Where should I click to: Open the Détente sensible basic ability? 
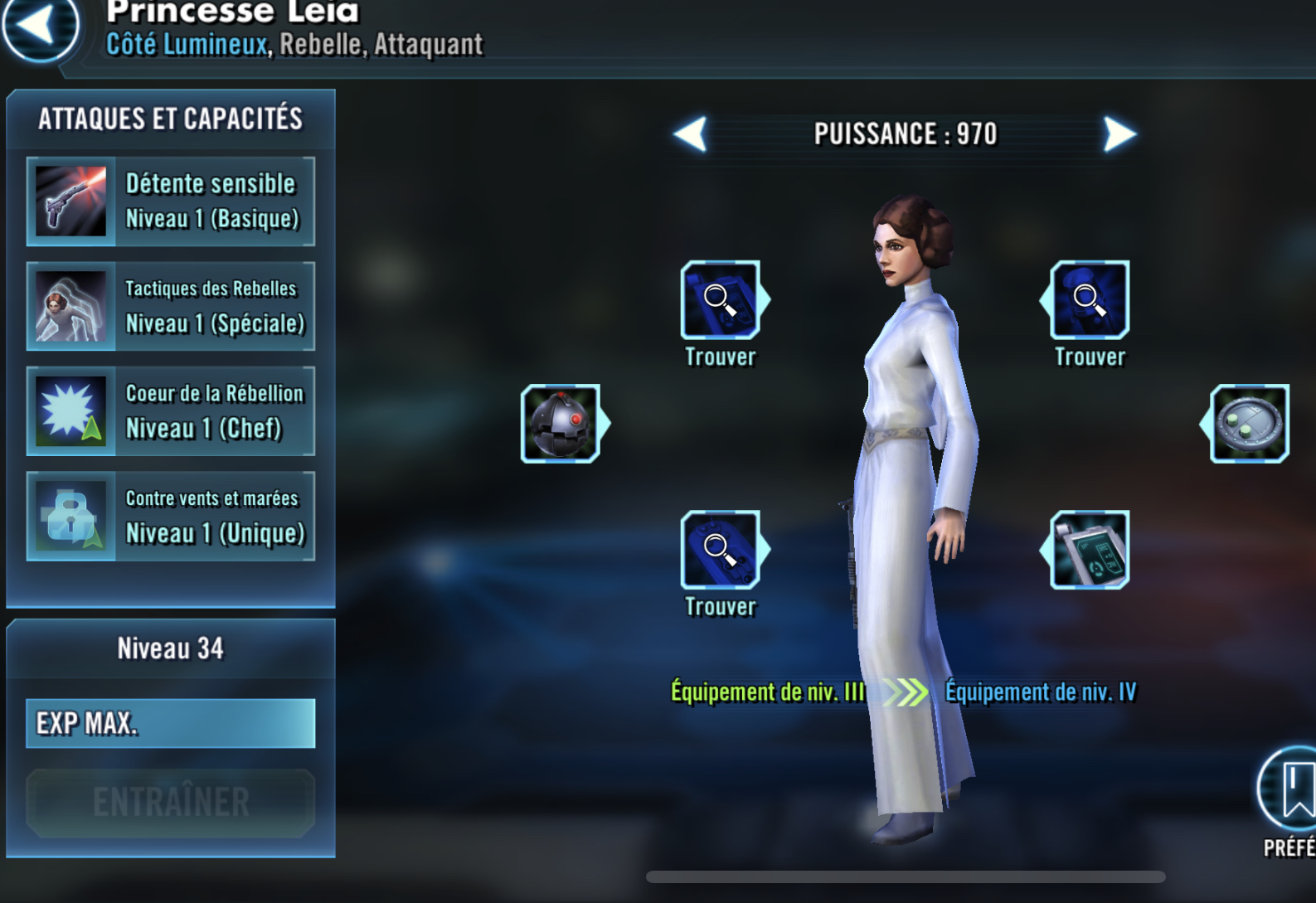coord(171,201)
